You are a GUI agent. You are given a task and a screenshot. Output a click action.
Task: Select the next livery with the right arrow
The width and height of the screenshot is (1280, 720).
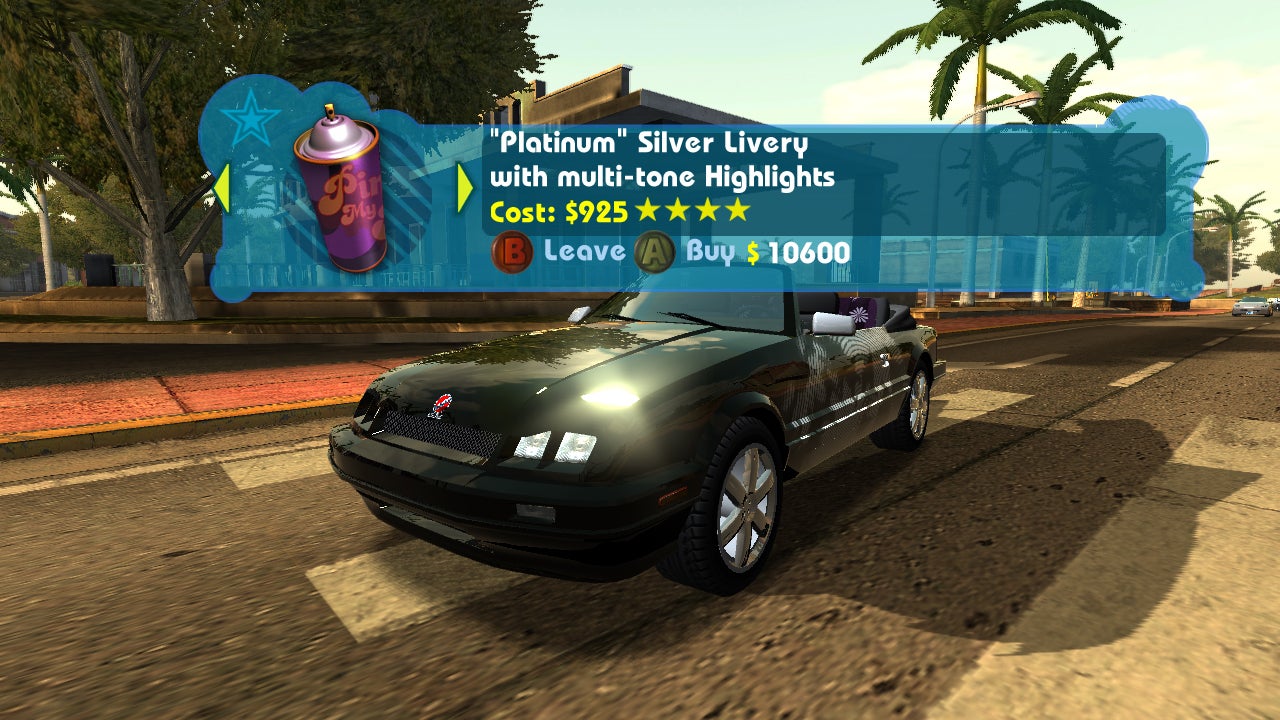click(462, 185)
